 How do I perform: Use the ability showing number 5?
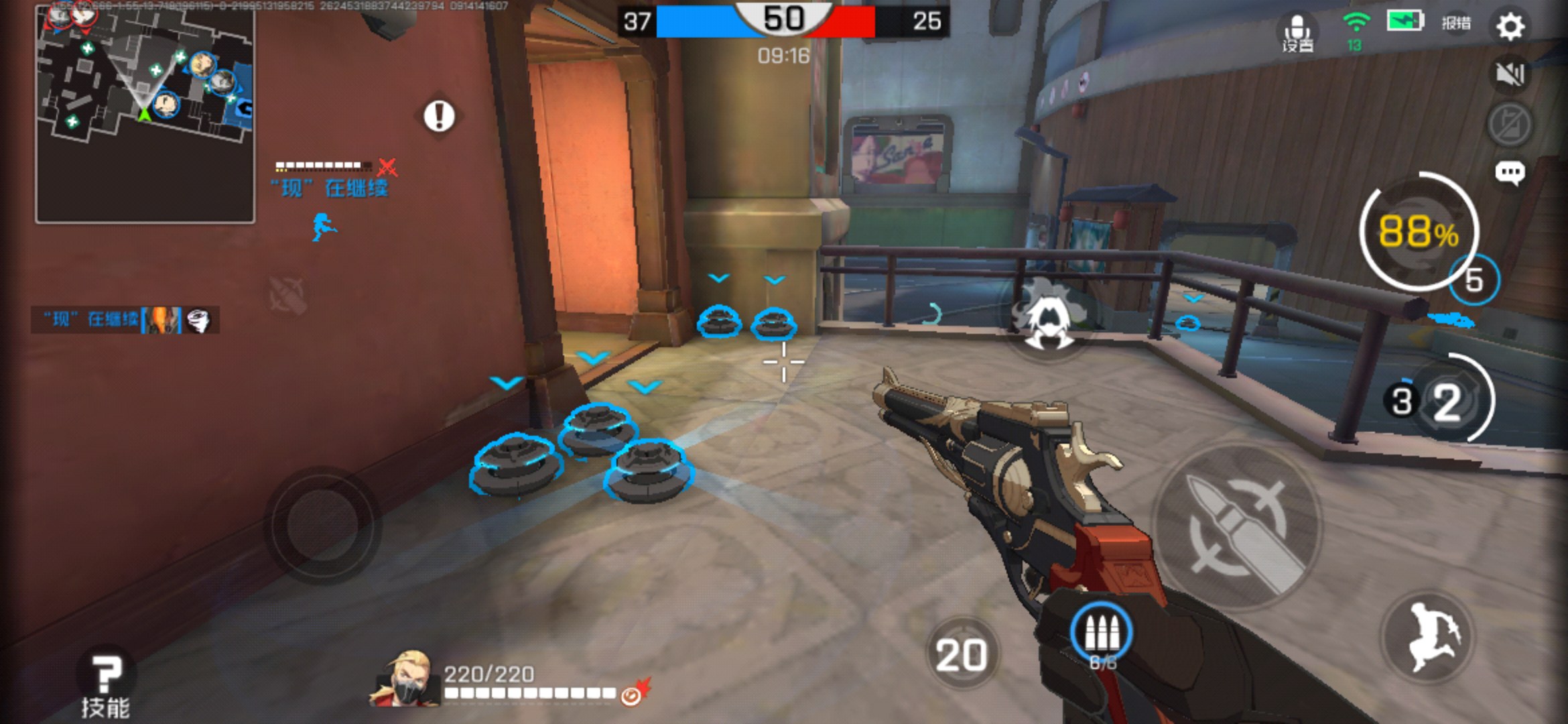pos(1474,280)
